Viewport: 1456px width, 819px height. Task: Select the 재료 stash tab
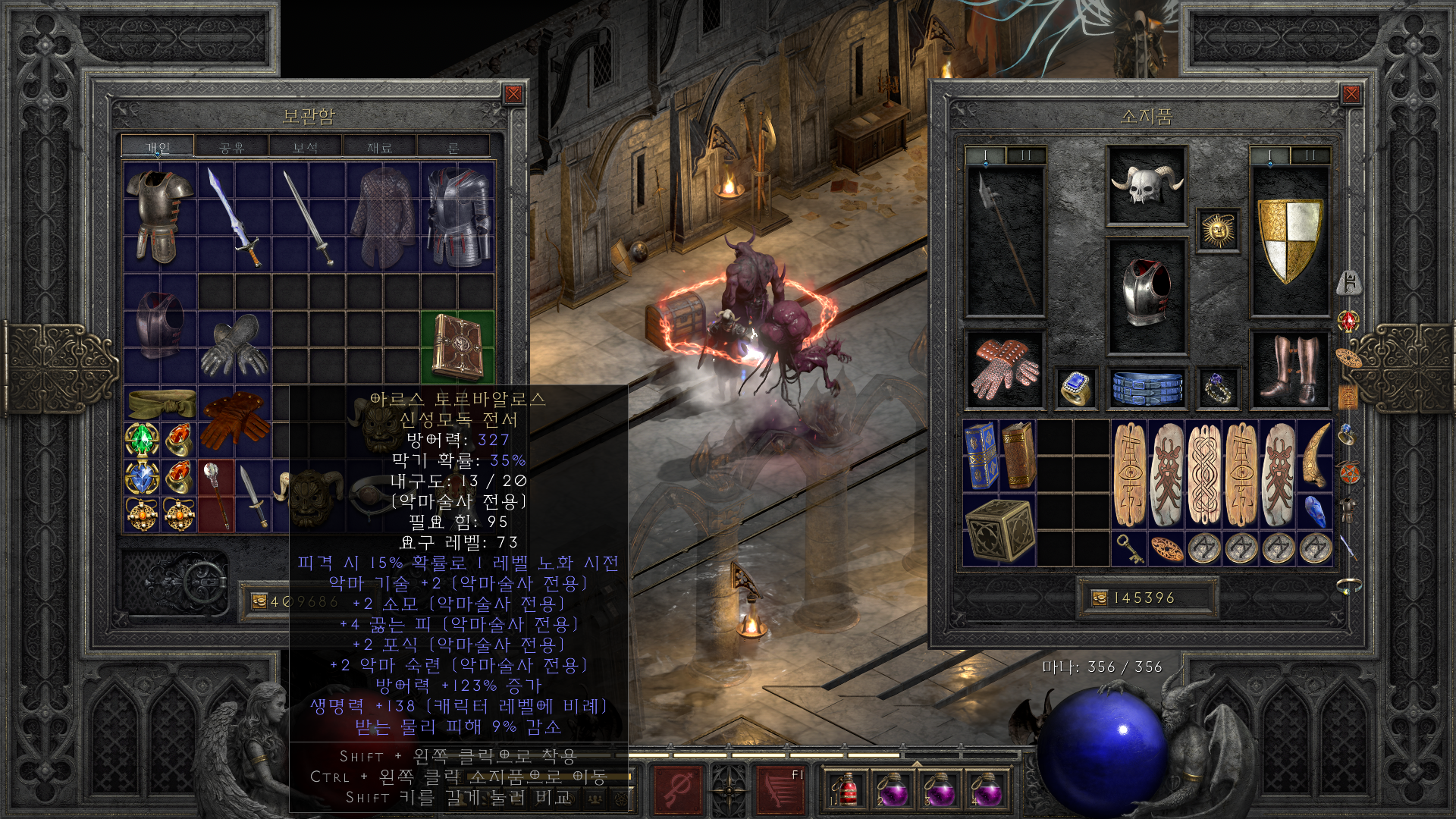pos(379,147)
